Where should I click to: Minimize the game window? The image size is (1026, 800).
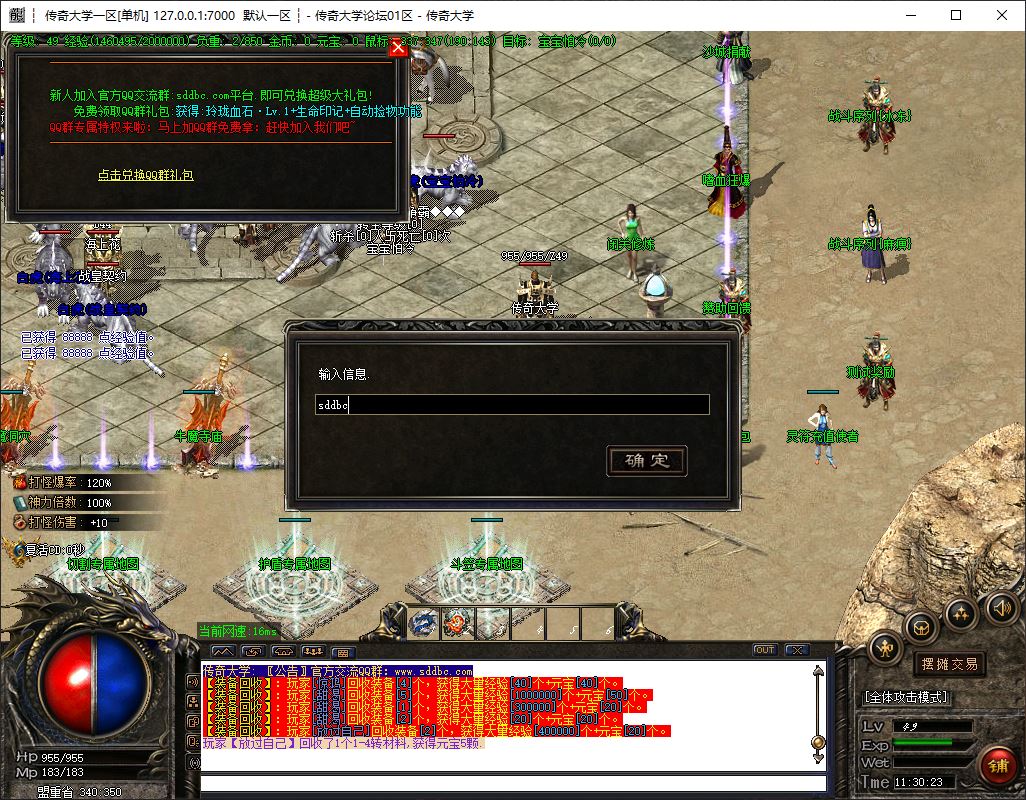[910, 15]
